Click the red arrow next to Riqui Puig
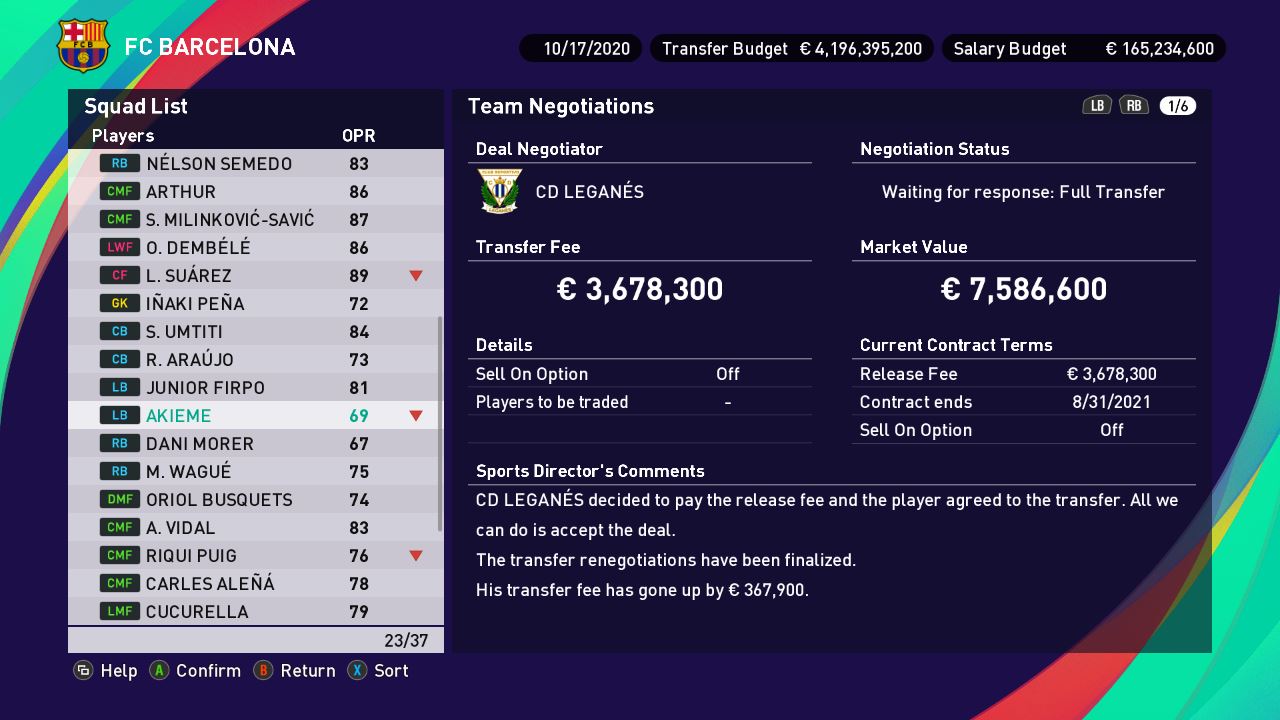Screen dimensions: 1280x720 point(415,555)
